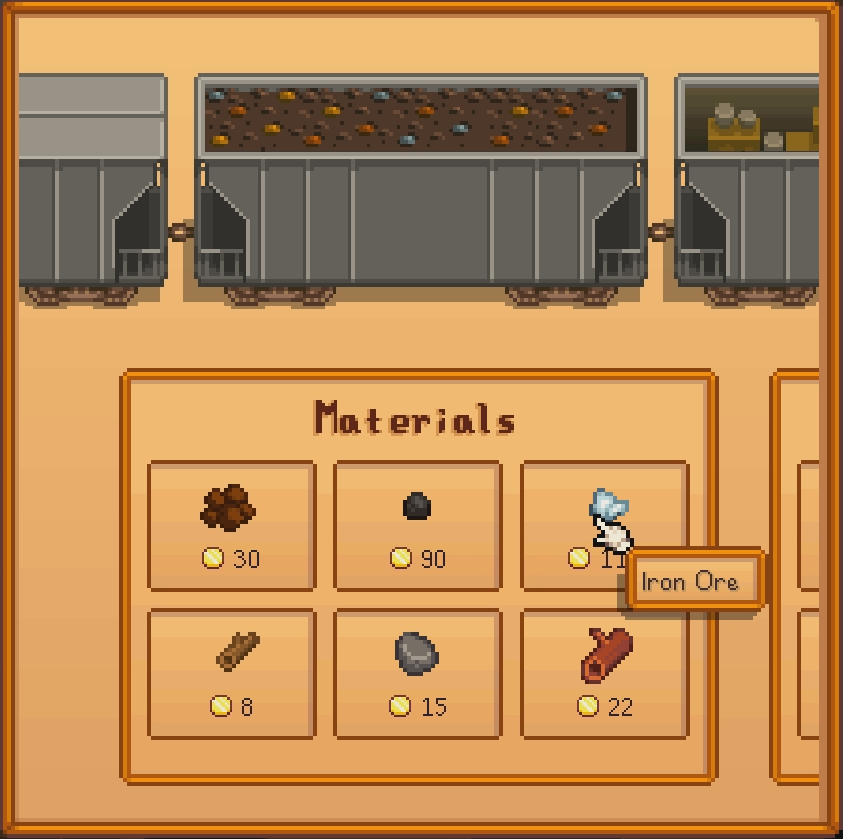This screenshot has height=839, width=843.
Task: Purchase the coal lump for 90
Action: point(417,526)
